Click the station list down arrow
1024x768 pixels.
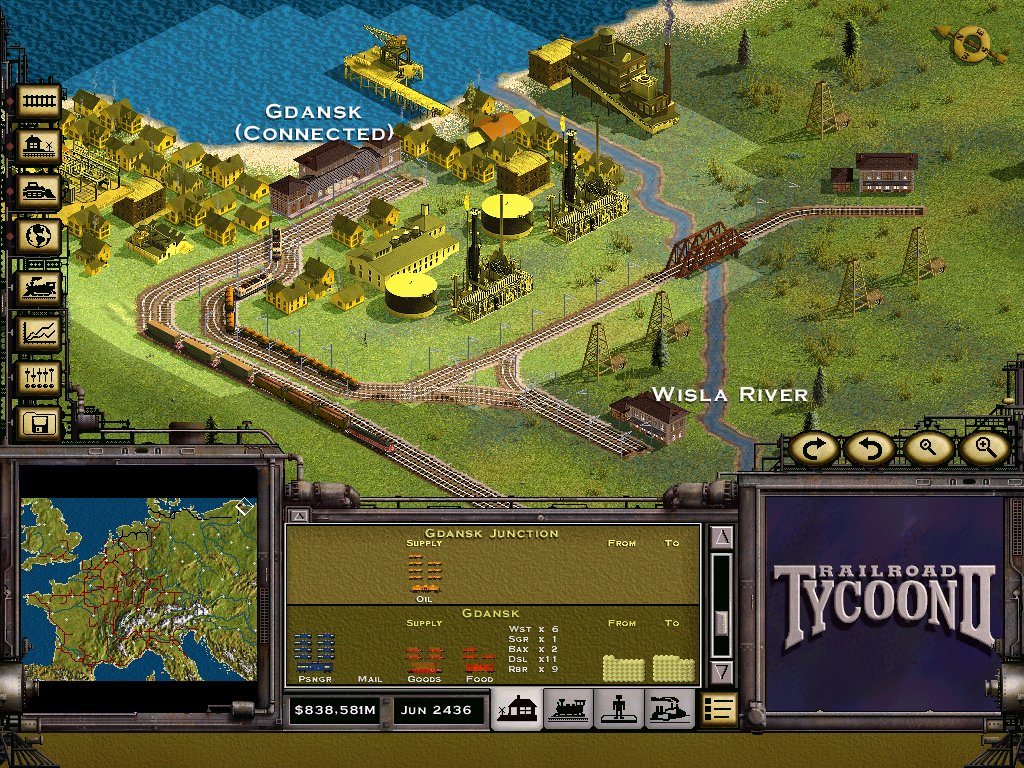tap(722, 672)
